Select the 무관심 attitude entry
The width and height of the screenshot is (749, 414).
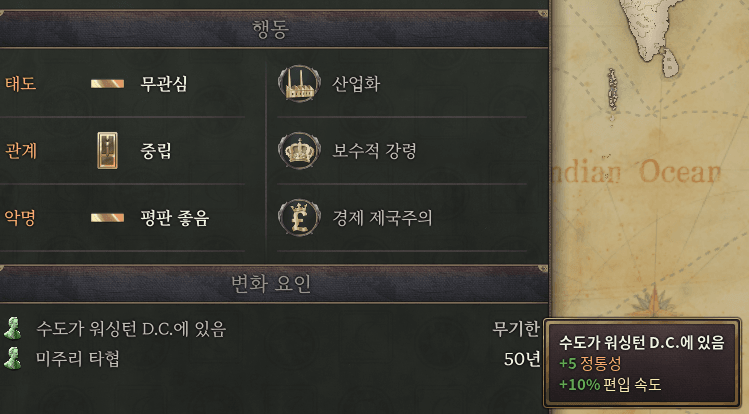[163, 84]
